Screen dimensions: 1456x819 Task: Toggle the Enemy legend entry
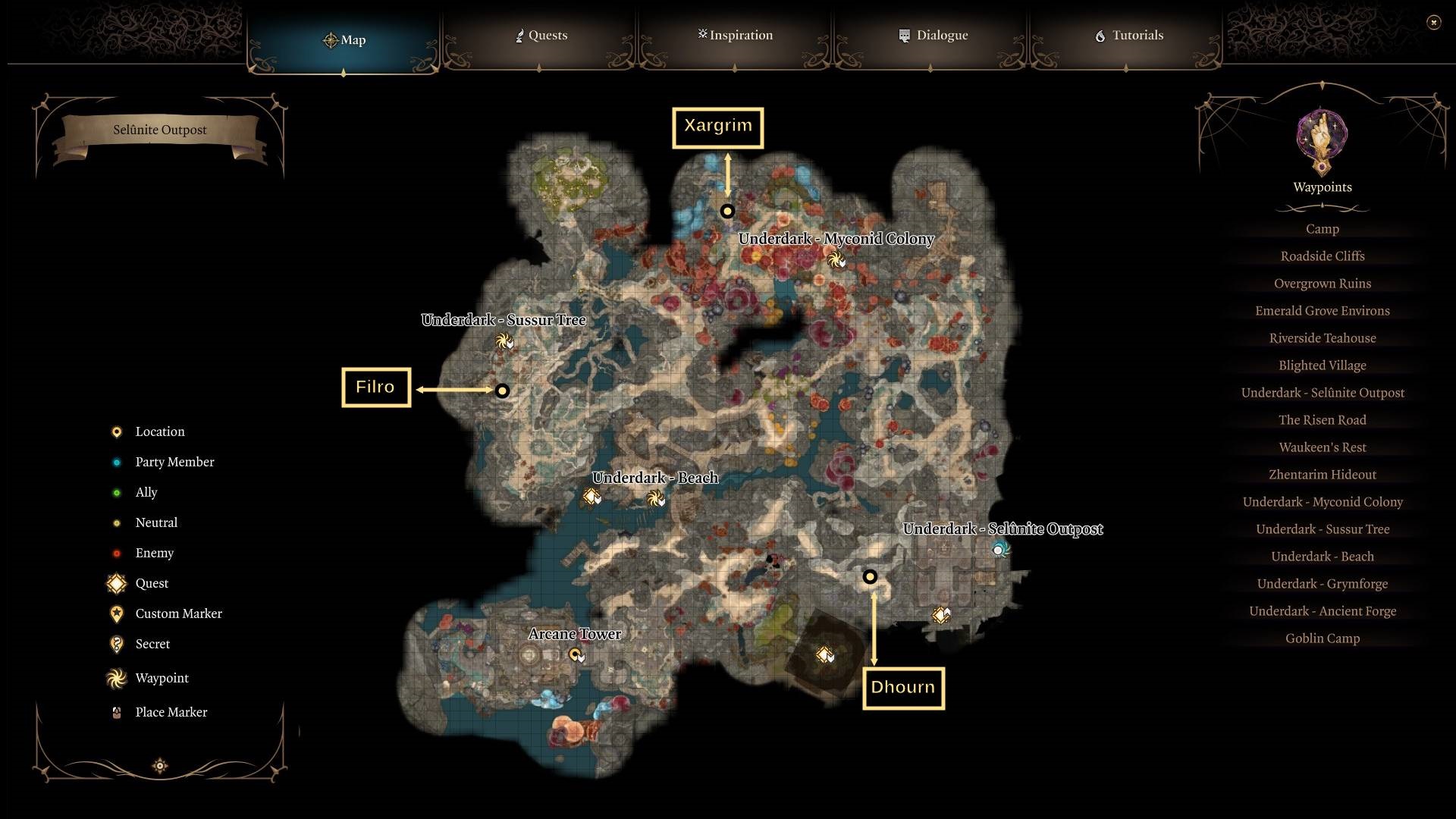(154, 553)
